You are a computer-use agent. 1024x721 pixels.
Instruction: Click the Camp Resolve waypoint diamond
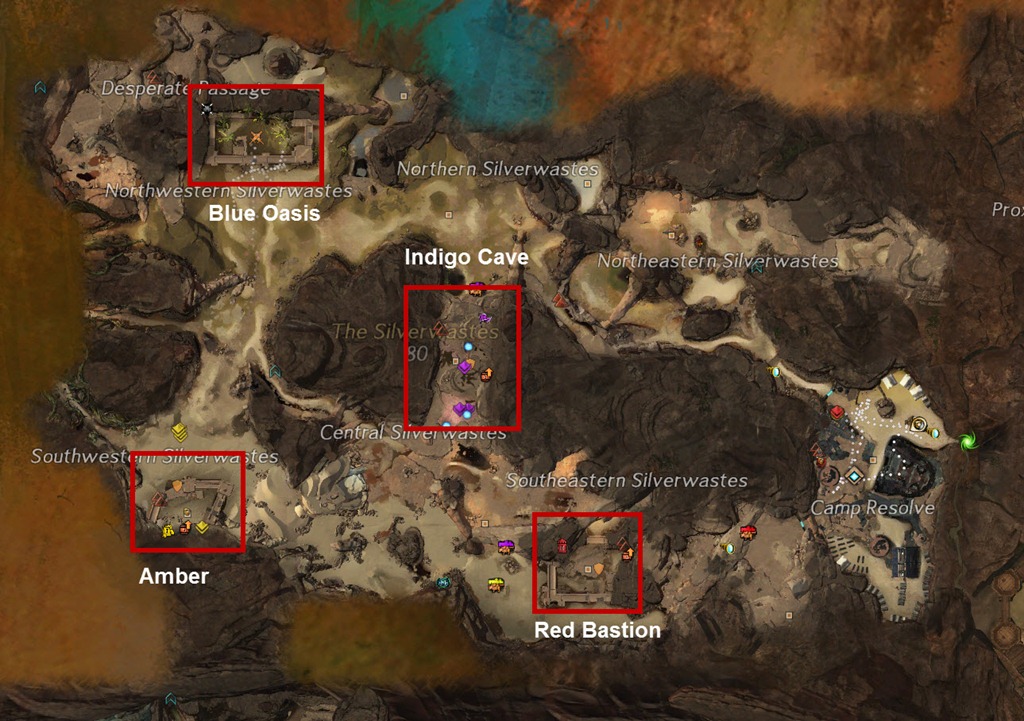(854, 477)
